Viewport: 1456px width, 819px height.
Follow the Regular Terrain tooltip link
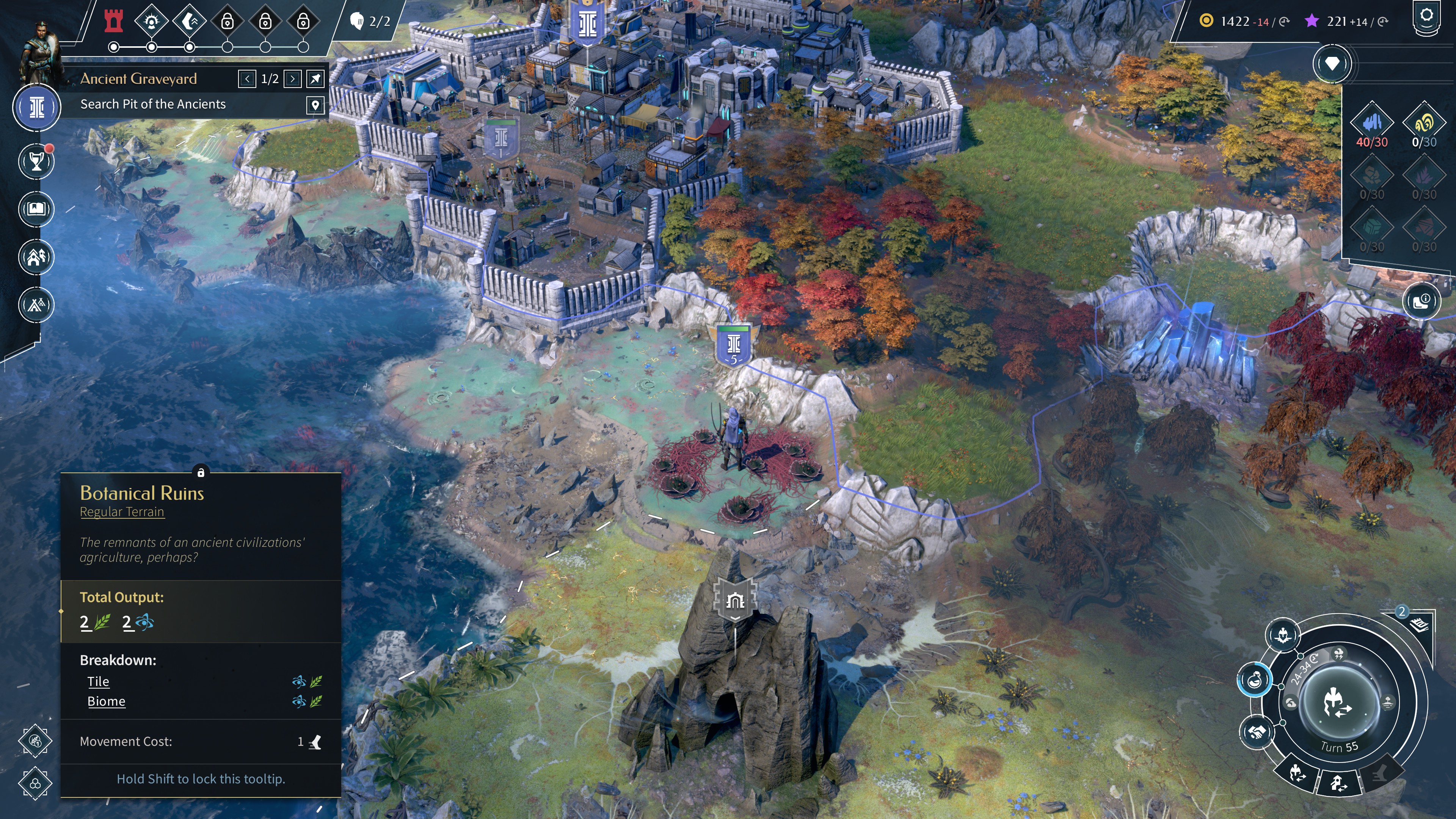coord(122,512)
